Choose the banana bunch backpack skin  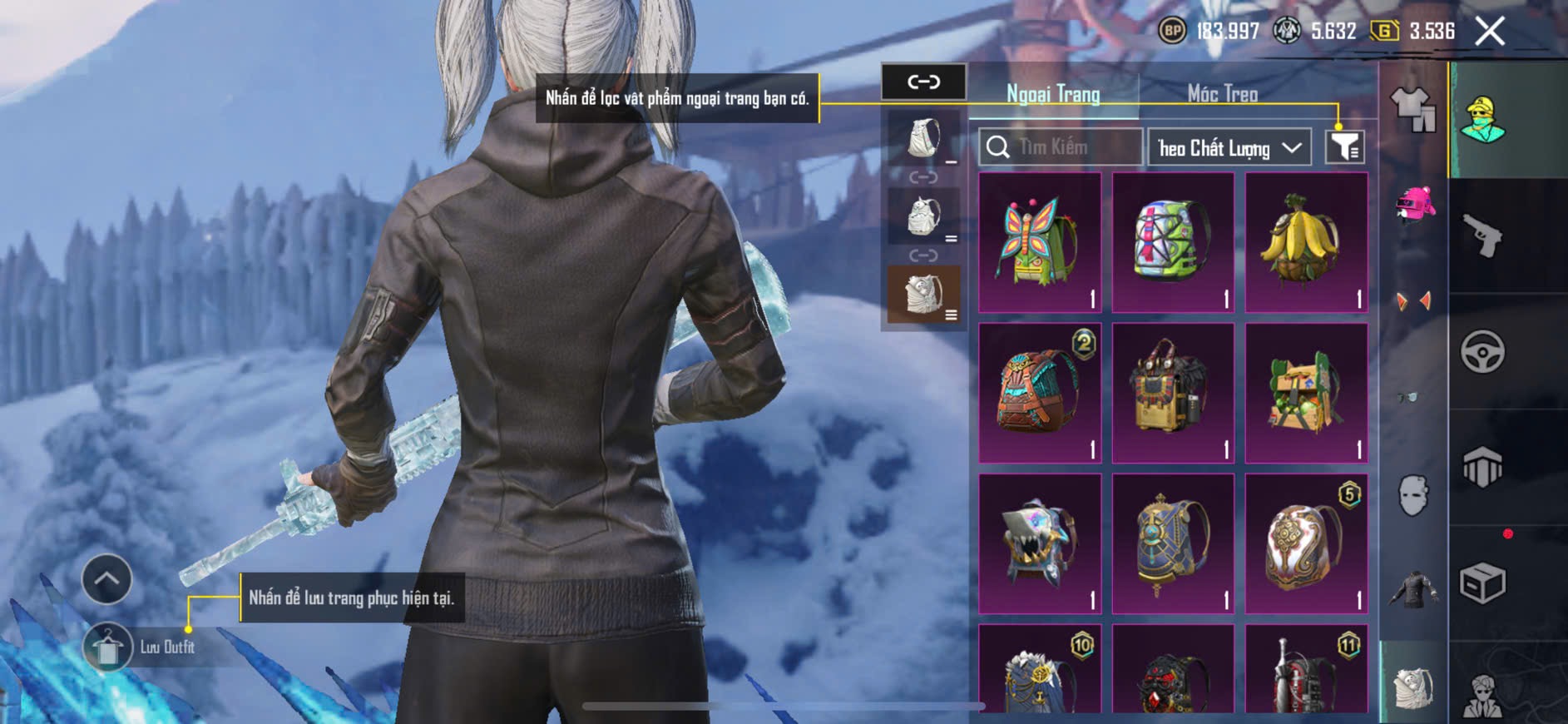tap(1306, 242)
